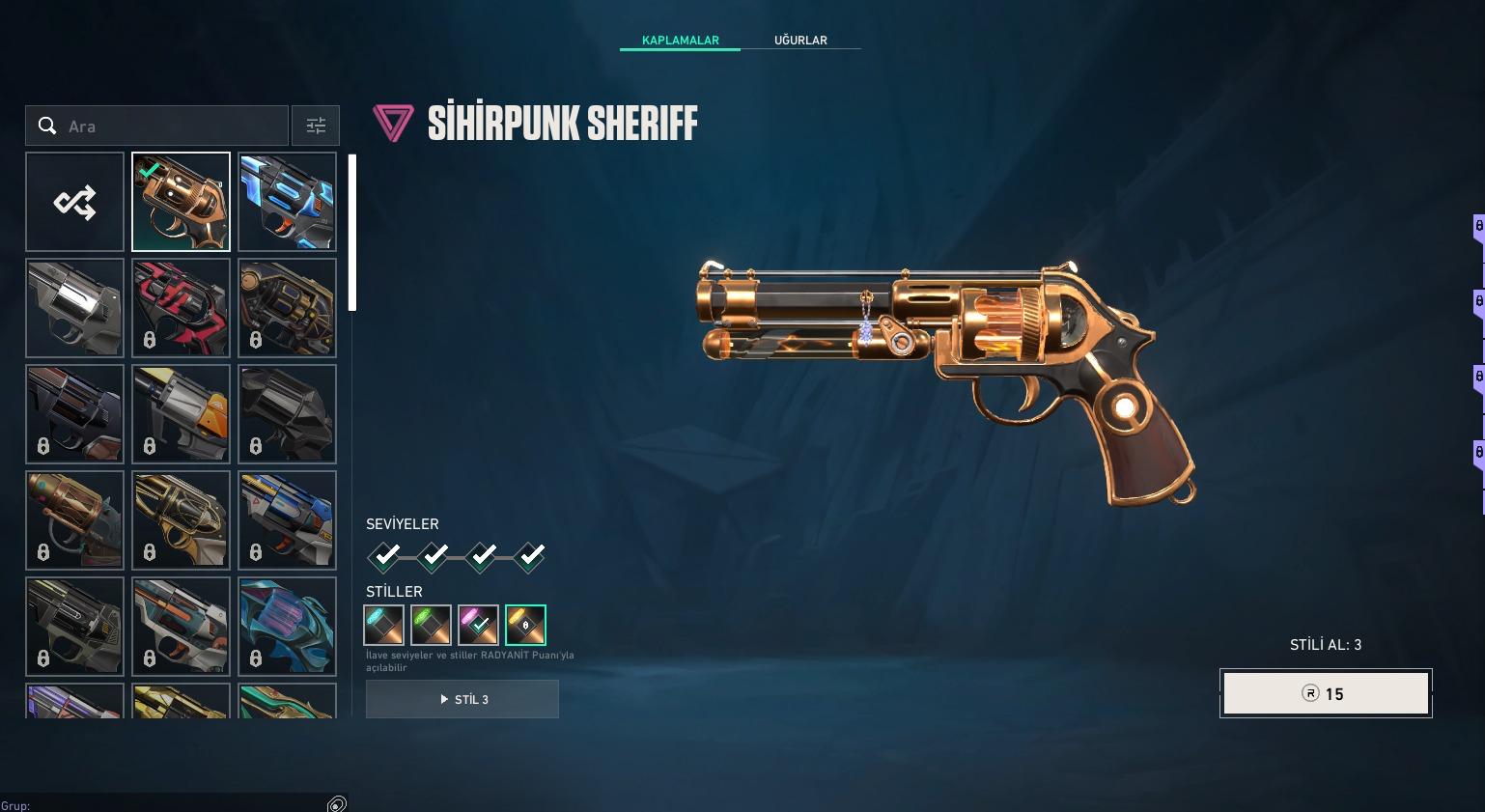The height and width of the screenshot is (812, 1485).
Task: Play the Stil 3 preview video
Action: 462,699
